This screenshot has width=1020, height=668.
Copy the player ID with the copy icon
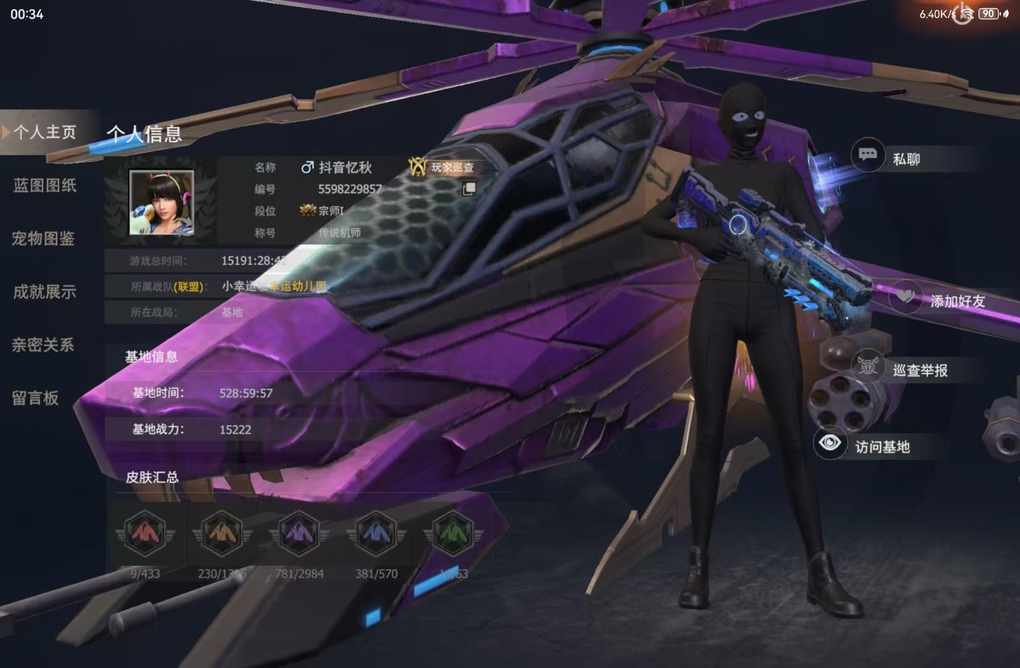click(467, 188)
